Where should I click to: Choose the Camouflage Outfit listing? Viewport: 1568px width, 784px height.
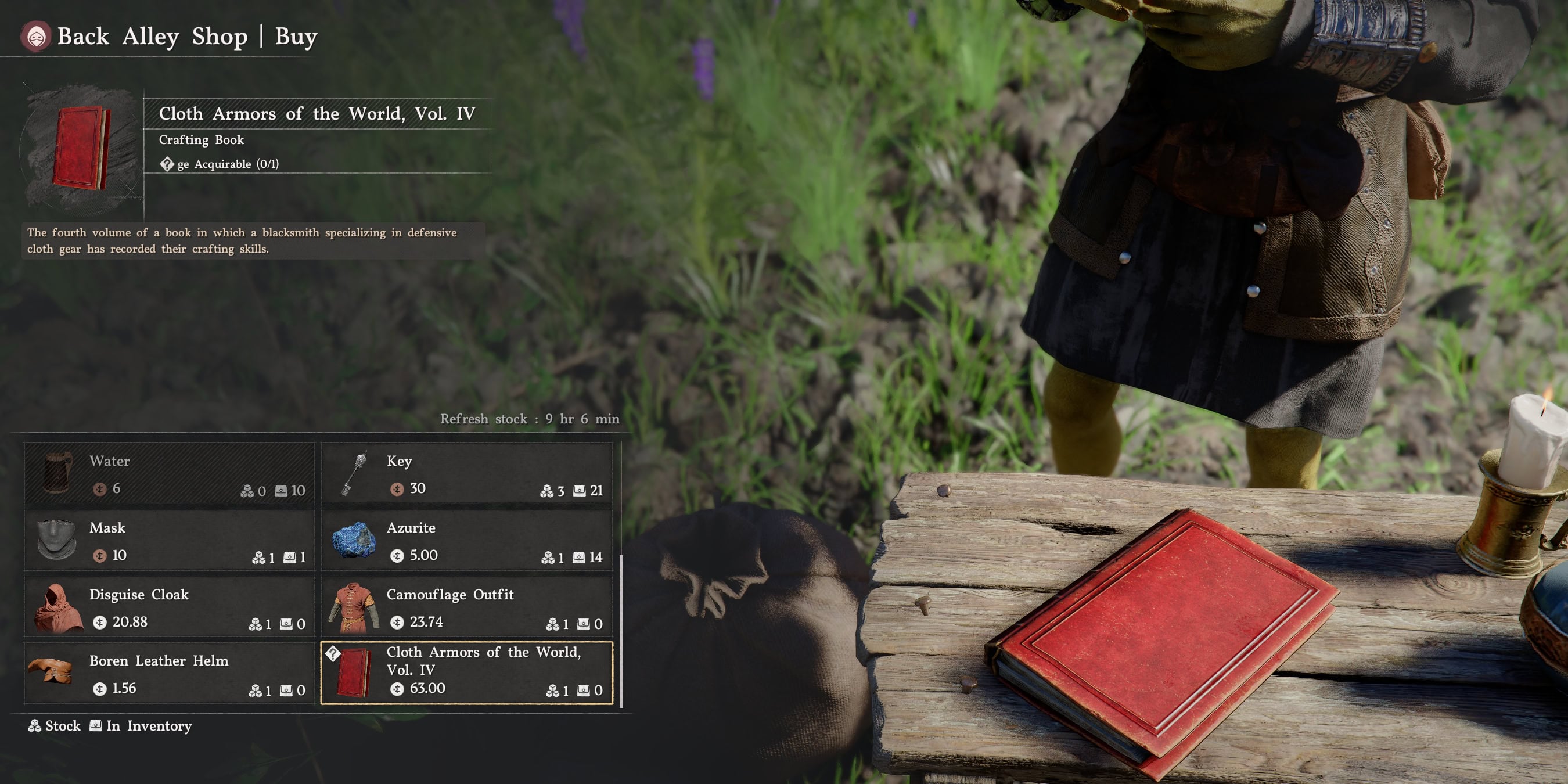click(466, 607)
